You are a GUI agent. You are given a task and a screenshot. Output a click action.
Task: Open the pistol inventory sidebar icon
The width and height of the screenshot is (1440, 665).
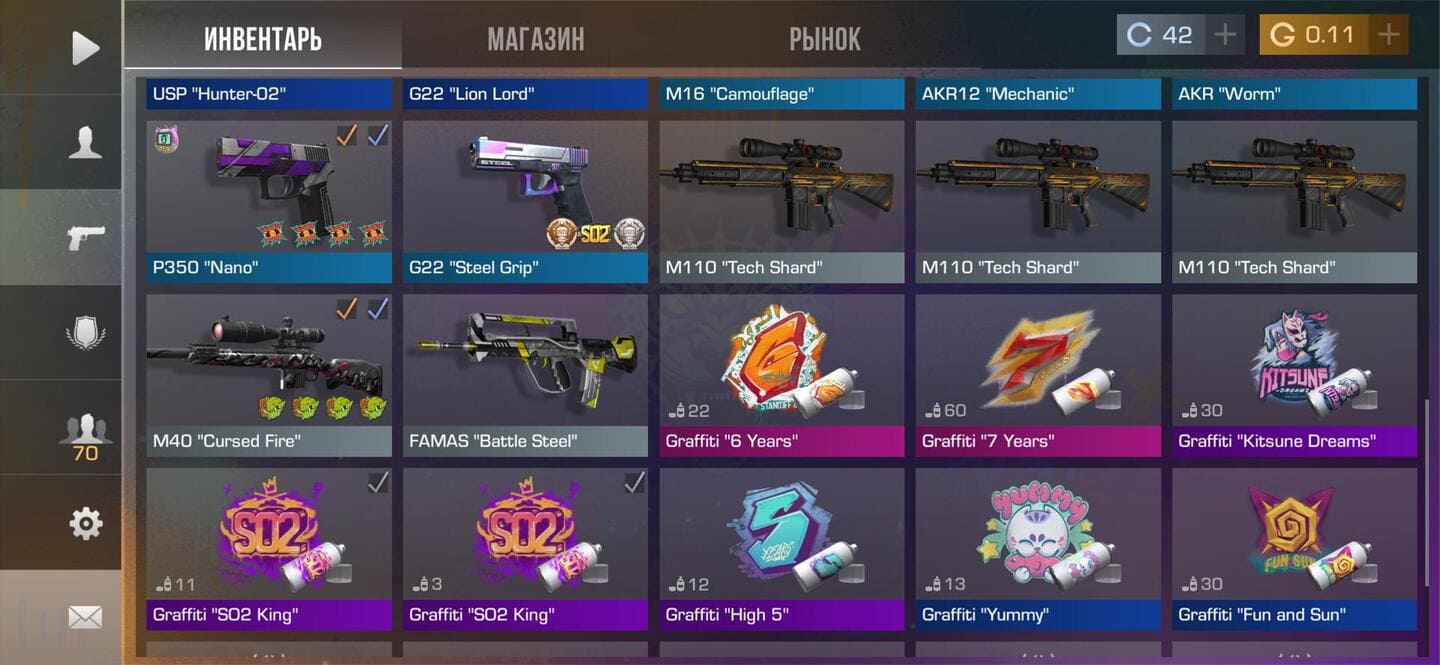point(85,237)
